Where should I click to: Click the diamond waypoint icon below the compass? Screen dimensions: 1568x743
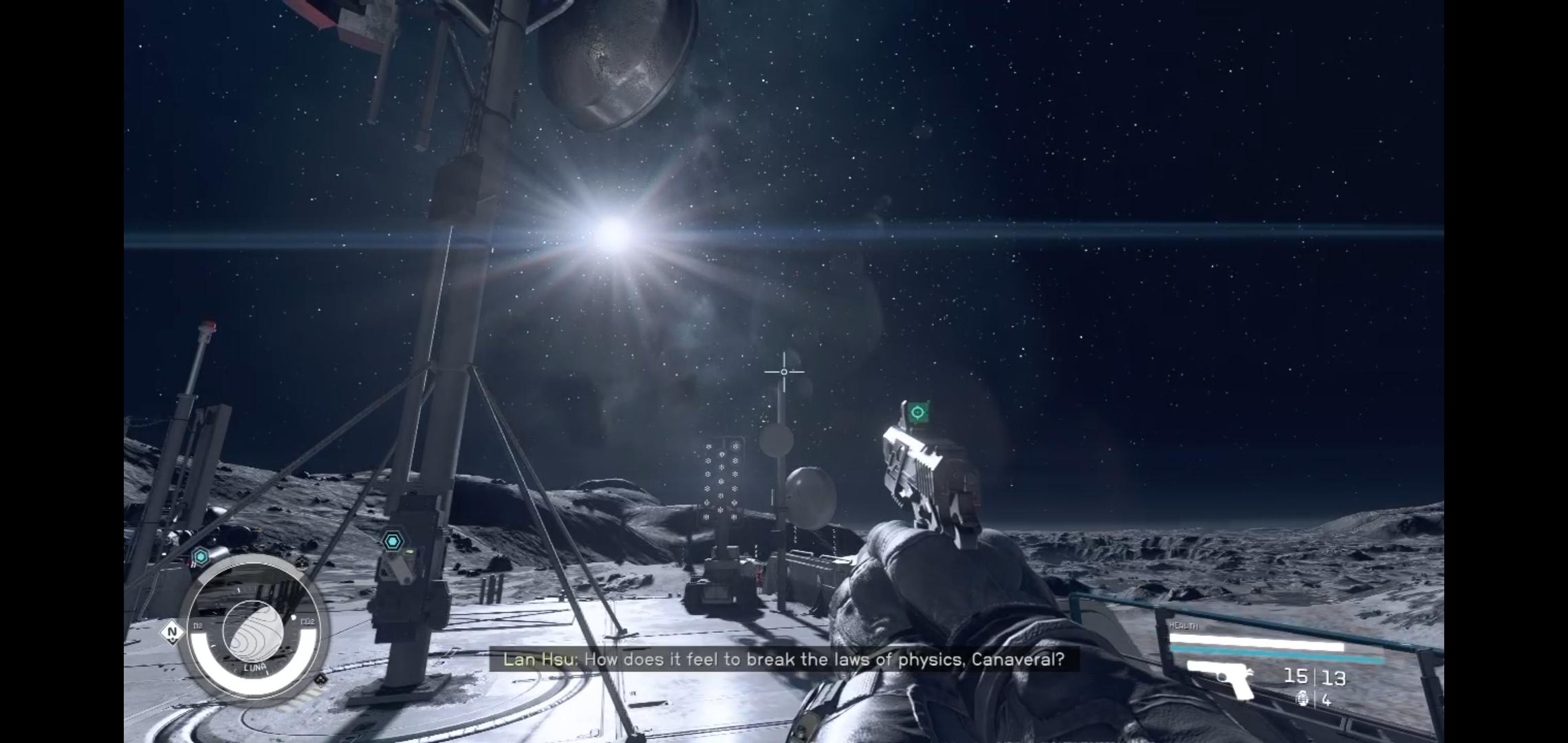[321, 680]
